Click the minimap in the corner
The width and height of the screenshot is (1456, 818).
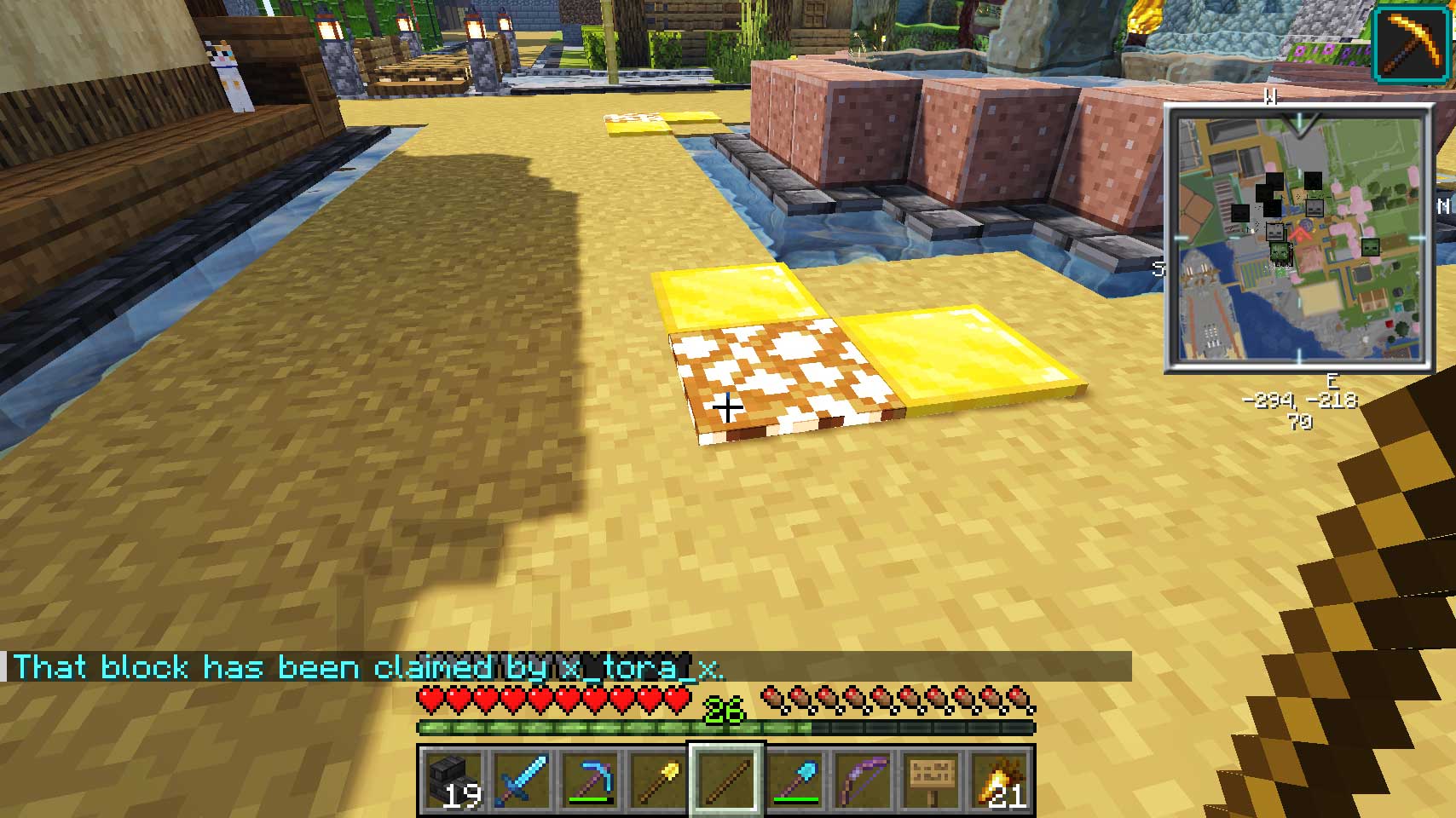[x=1299, y=239]
